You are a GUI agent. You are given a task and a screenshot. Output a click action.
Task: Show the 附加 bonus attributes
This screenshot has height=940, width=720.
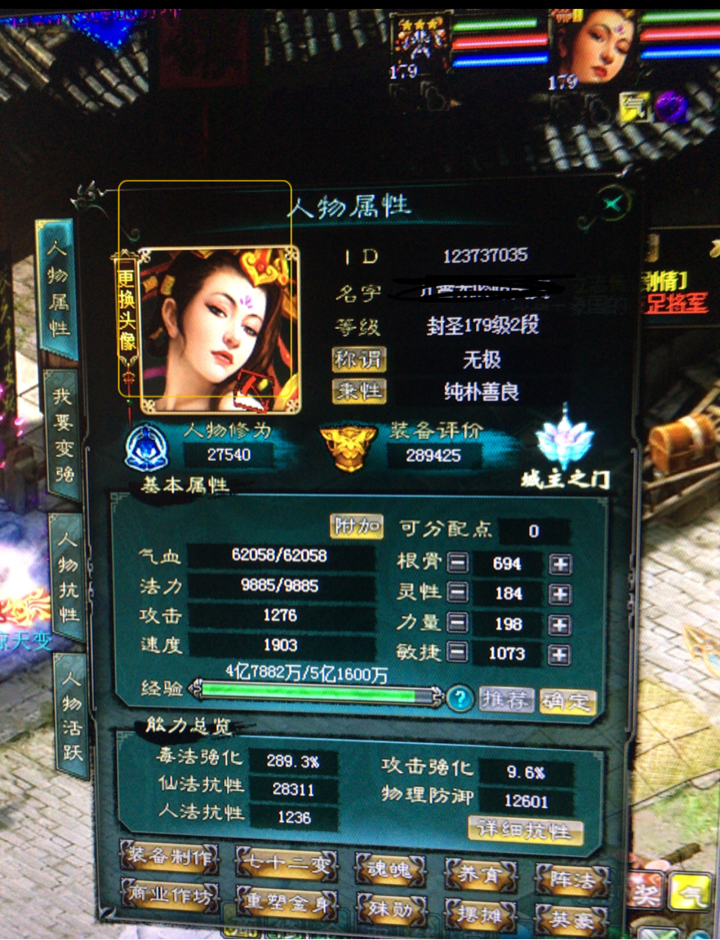(356, 526)
